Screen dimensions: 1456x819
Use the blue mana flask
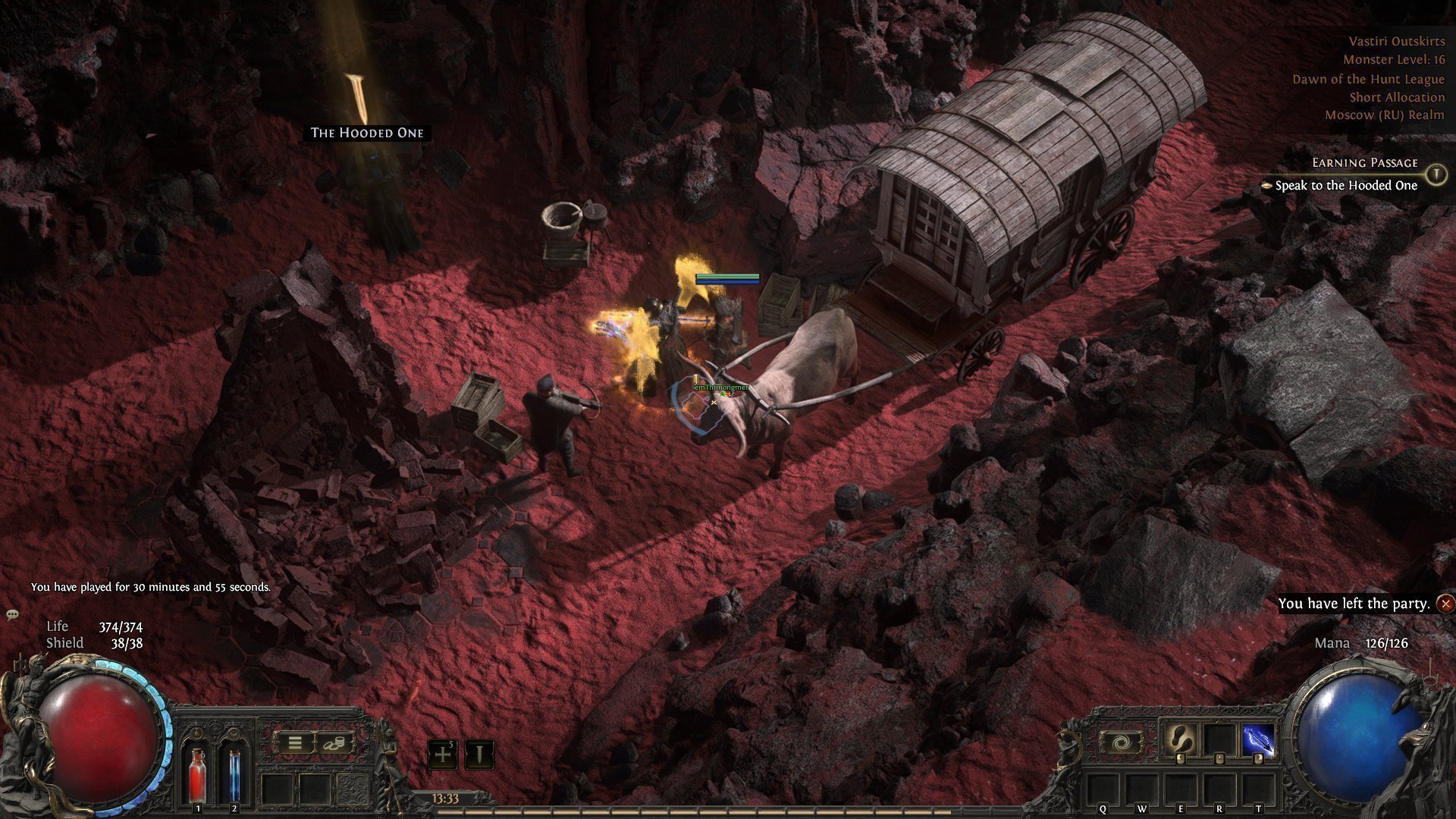click(234, 772)
